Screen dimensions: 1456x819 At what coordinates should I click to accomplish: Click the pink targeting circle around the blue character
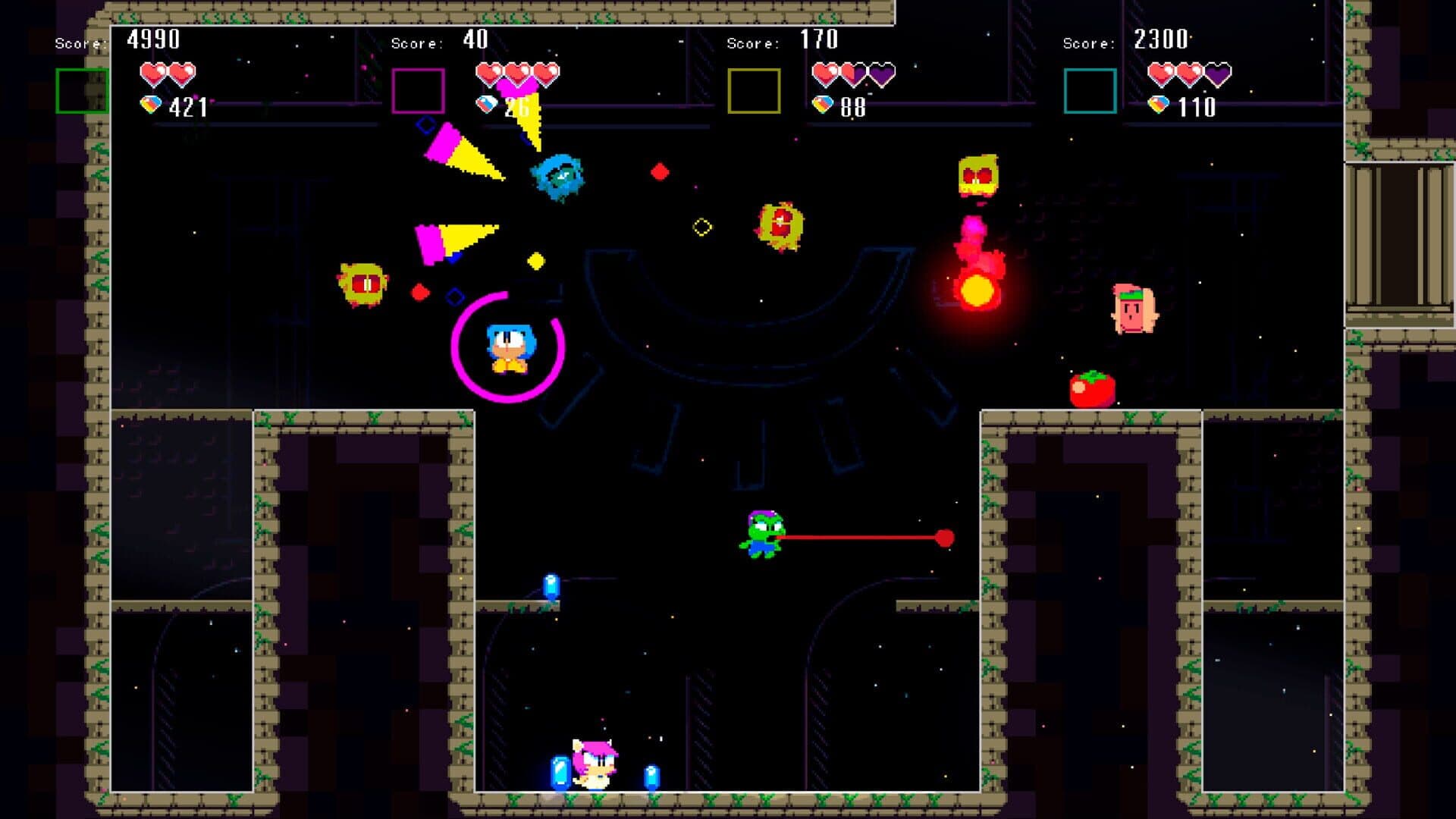point(455,349)
